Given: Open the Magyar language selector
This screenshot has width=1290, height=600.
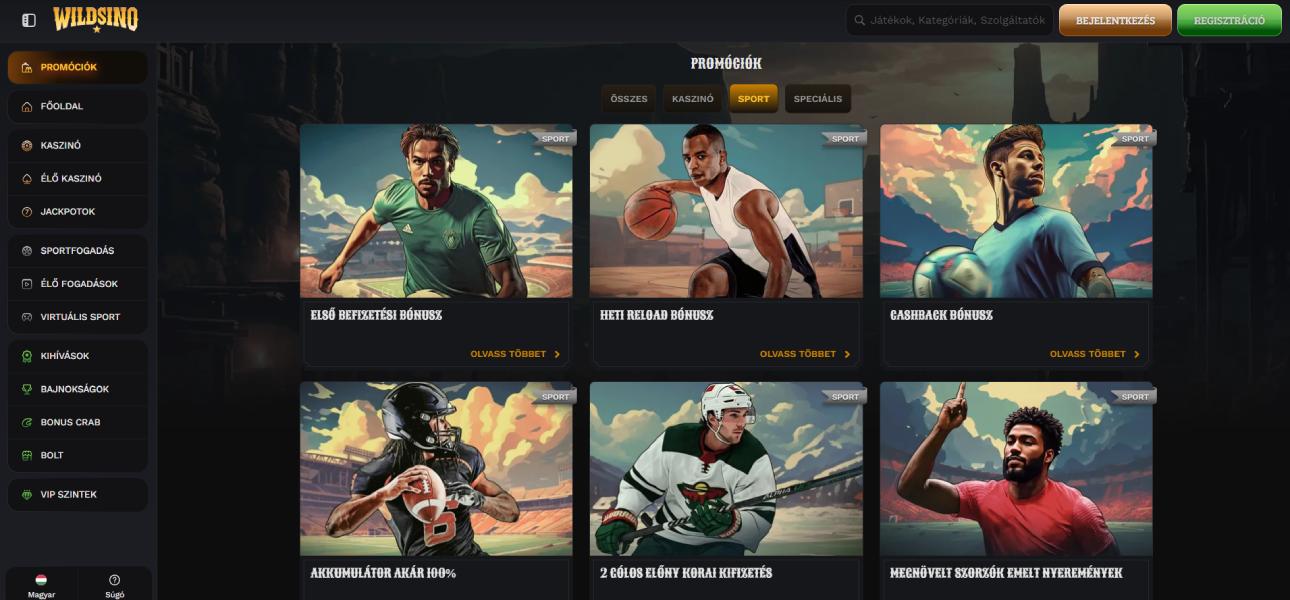Looking at the screenshot, I should tap(41, 585).
